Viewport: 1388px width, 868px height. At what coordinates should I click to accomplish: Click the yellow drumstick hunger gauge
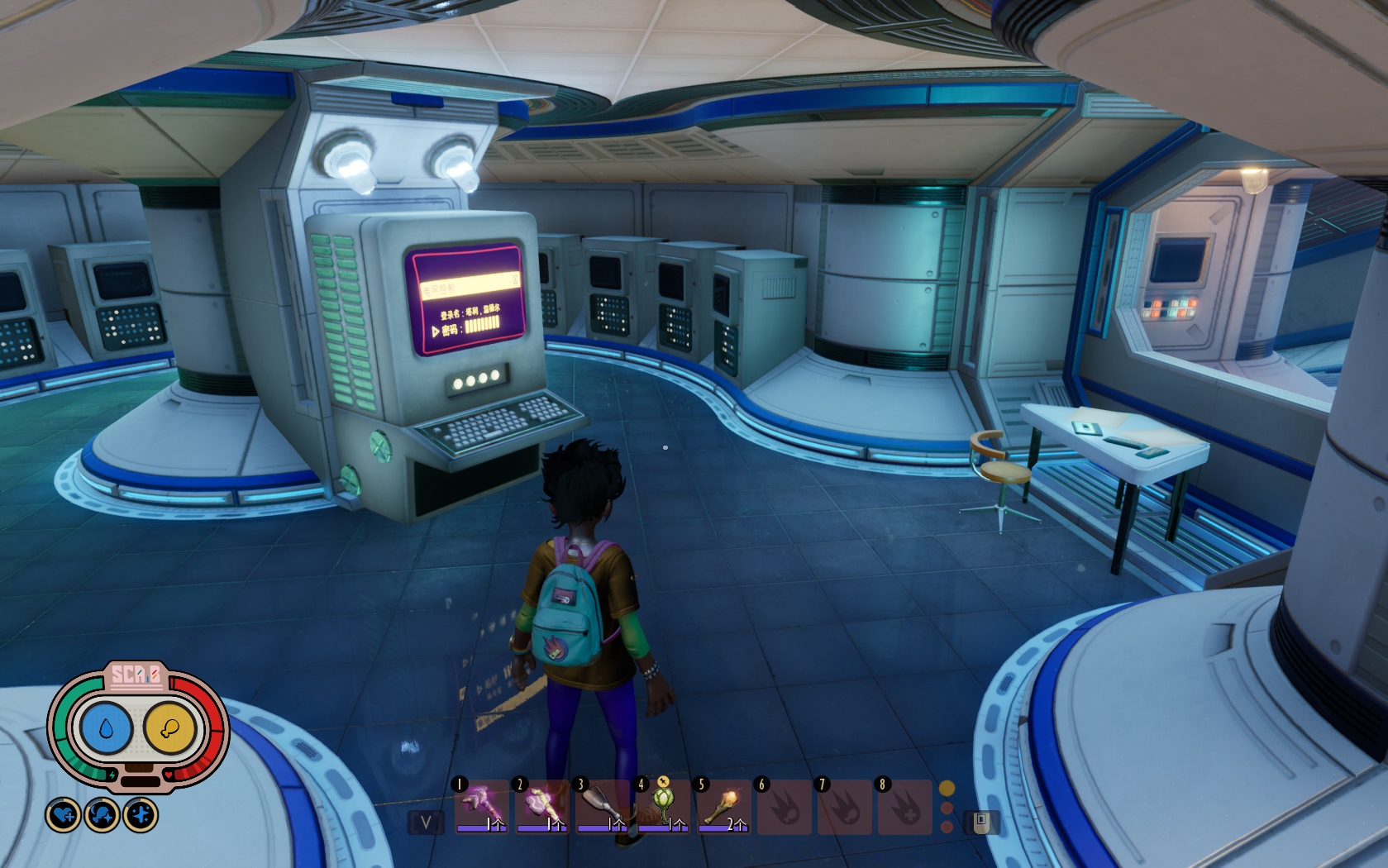pyautogui.click(x=170, y=729)
